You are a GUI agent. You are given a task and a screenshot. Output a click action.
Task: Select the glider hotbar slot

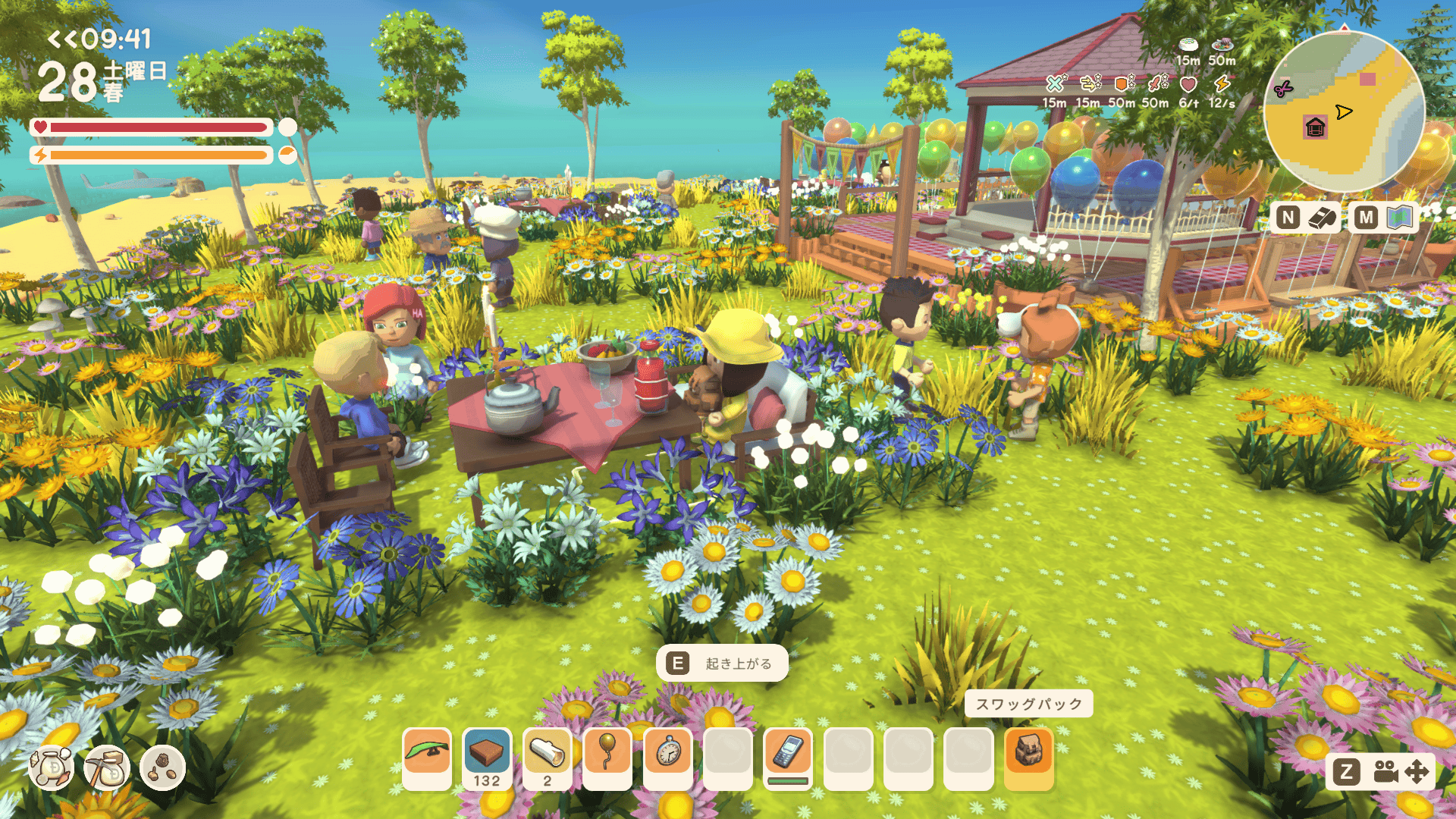(x=427, y=758)
